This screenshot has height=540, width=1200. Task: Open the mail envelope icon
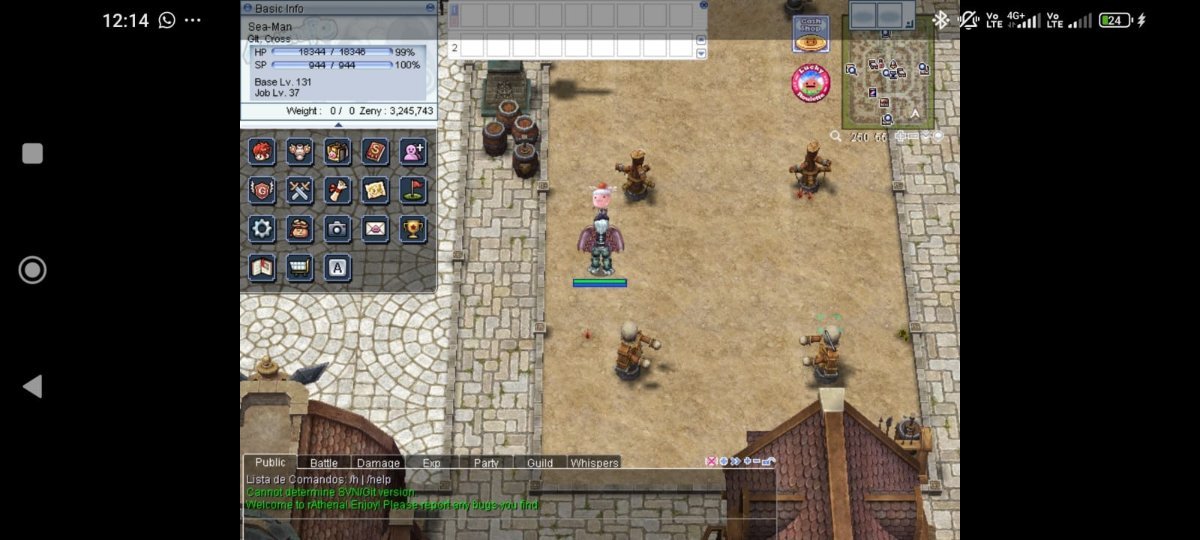375,228
